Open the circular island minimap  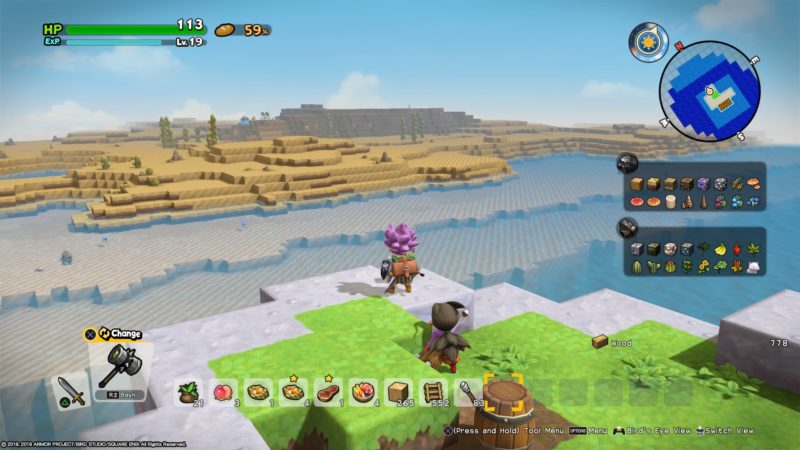(711, 91)
